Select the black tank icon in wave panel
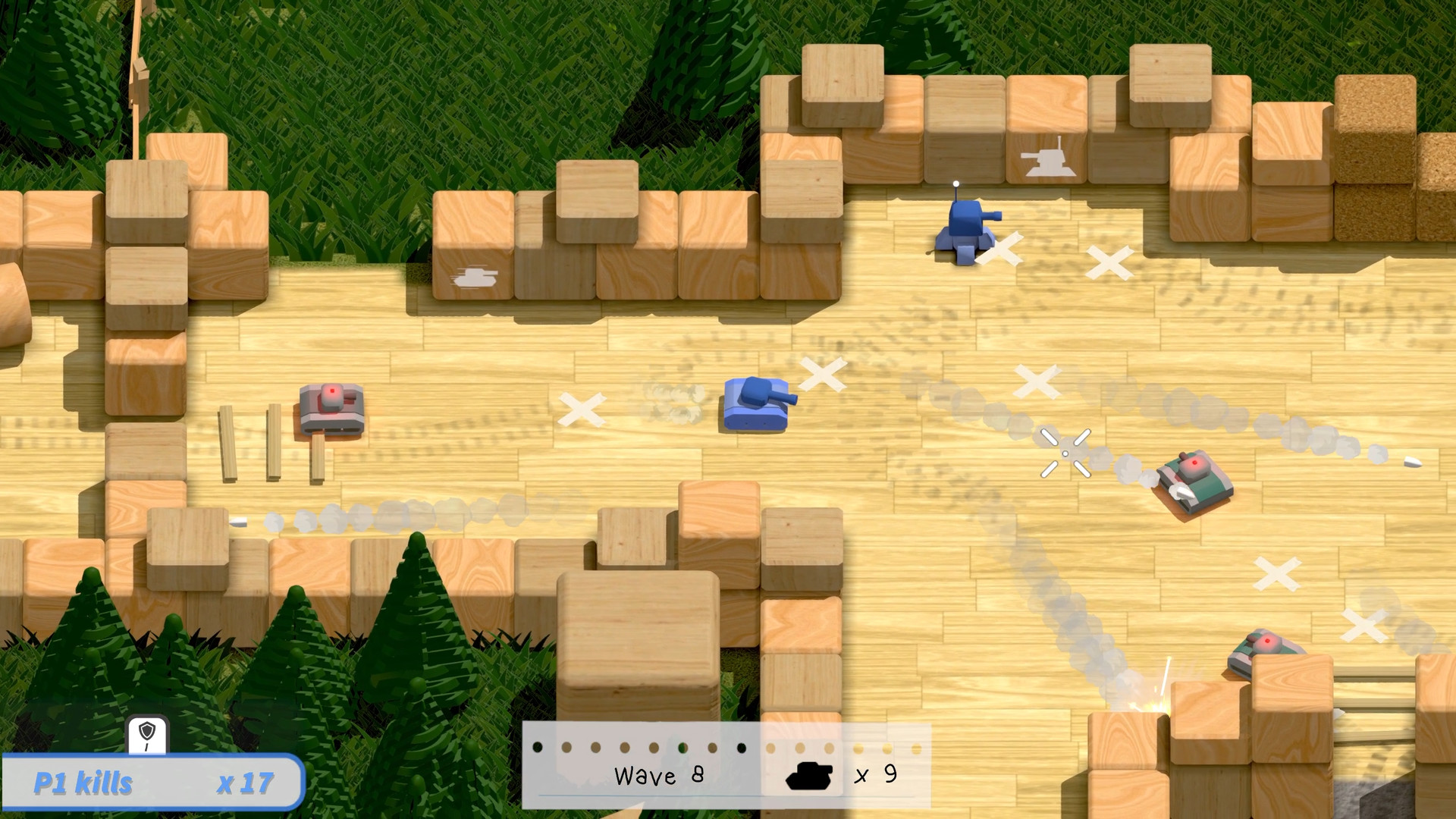Image resolution: width=1456 pixels, height=819 pixels. click(x=810, y=775)
